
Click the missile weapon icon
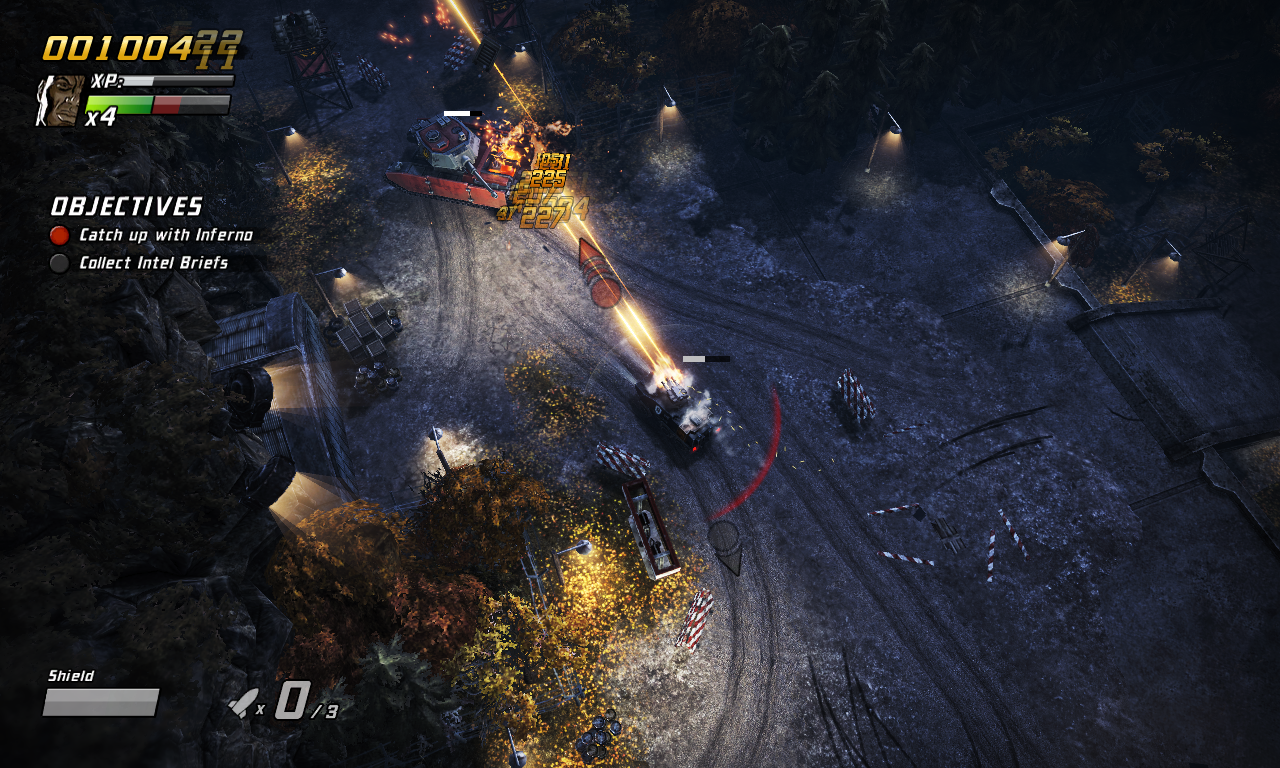[x=241, y=704]
